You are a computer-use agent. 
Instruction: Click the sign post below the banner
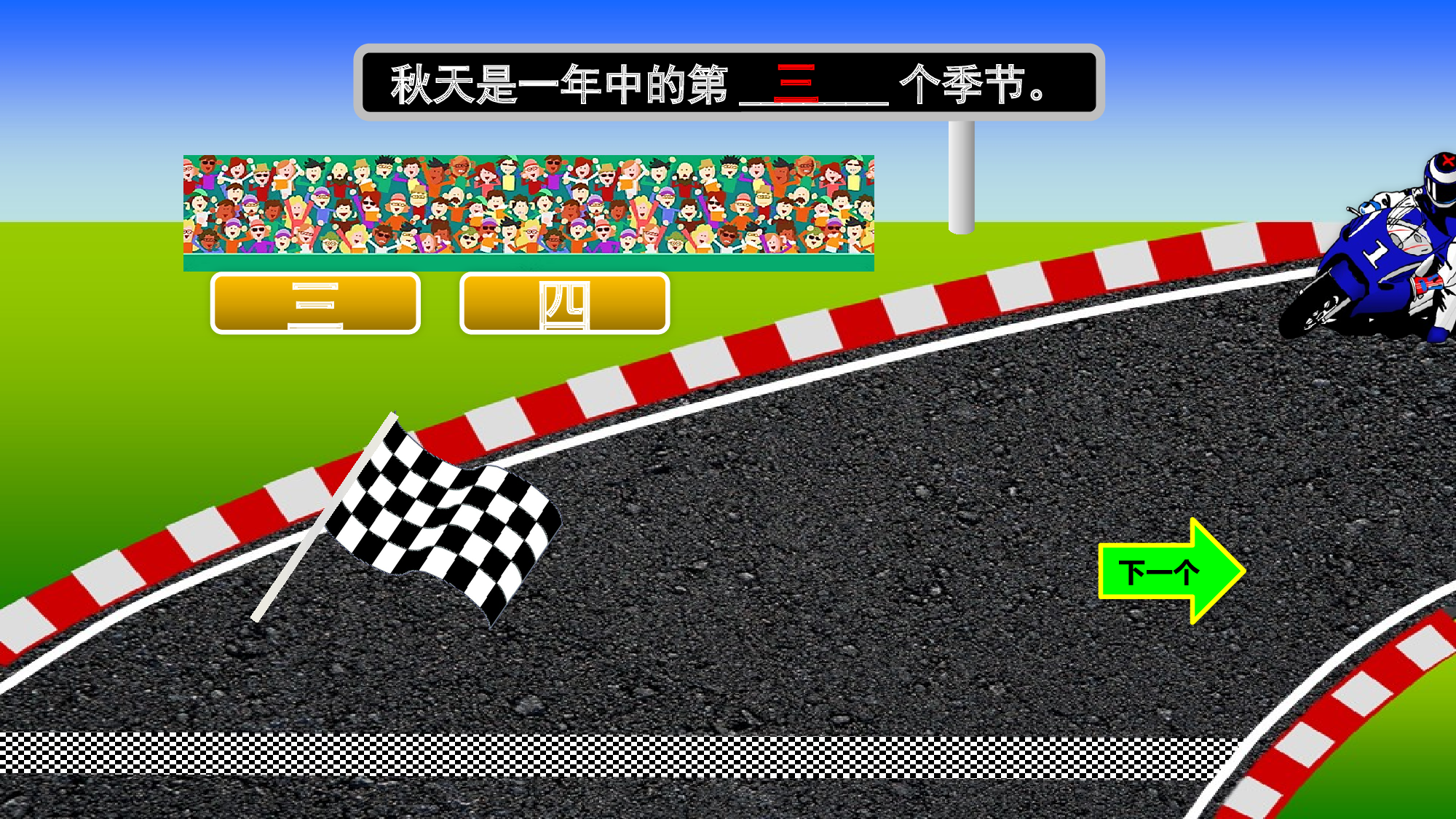coord(961,175)
